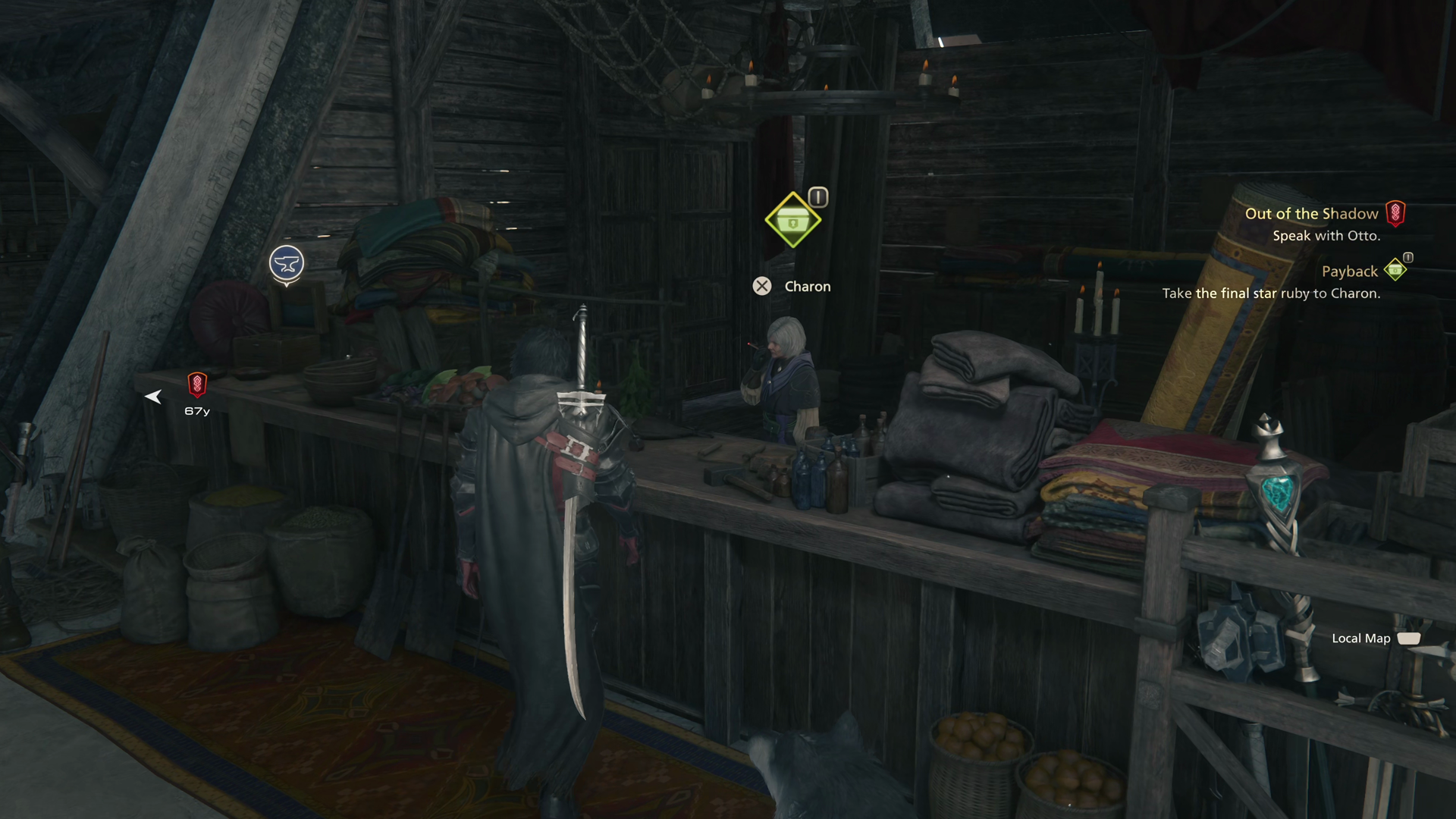
Task: Click the blacksmith anvil marker icon
Action: tap(287, 264)
